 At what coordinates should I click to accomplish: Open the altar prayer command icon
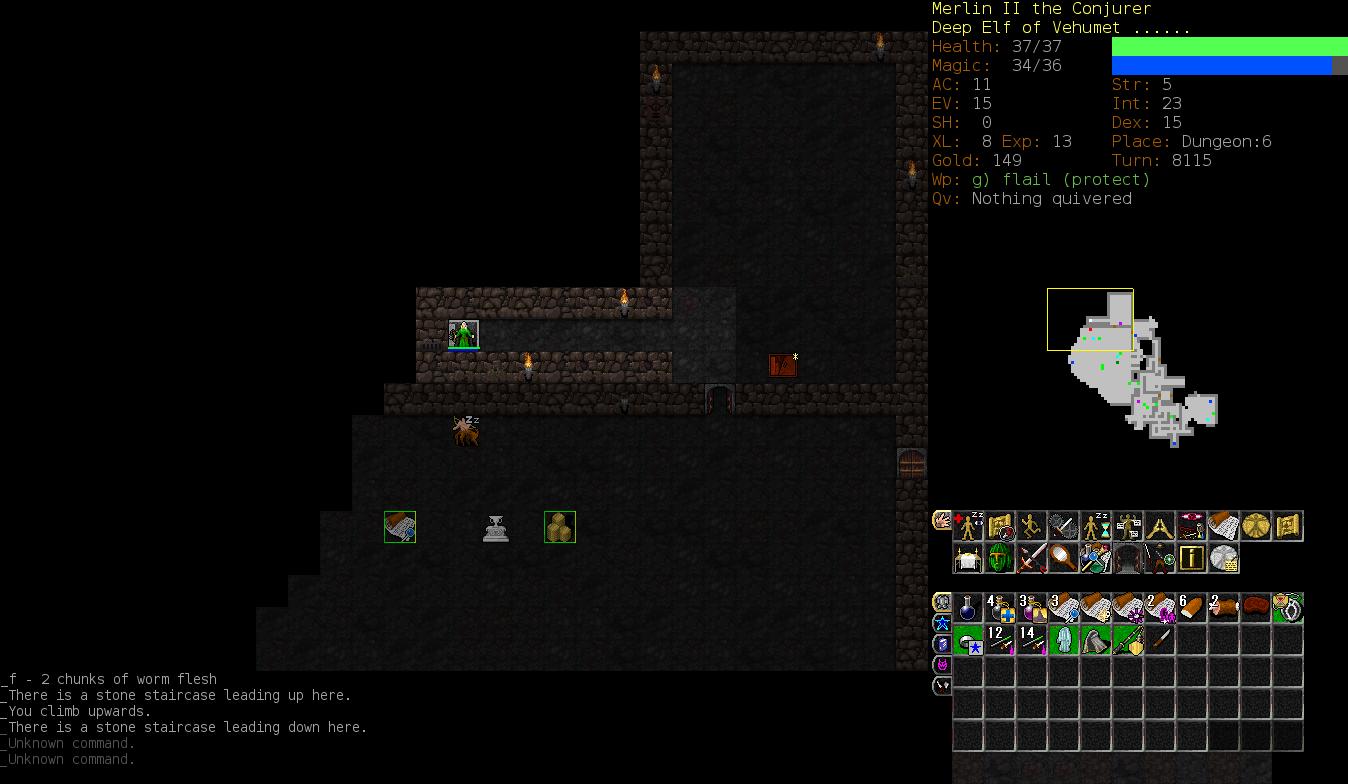tap(968, 558)
